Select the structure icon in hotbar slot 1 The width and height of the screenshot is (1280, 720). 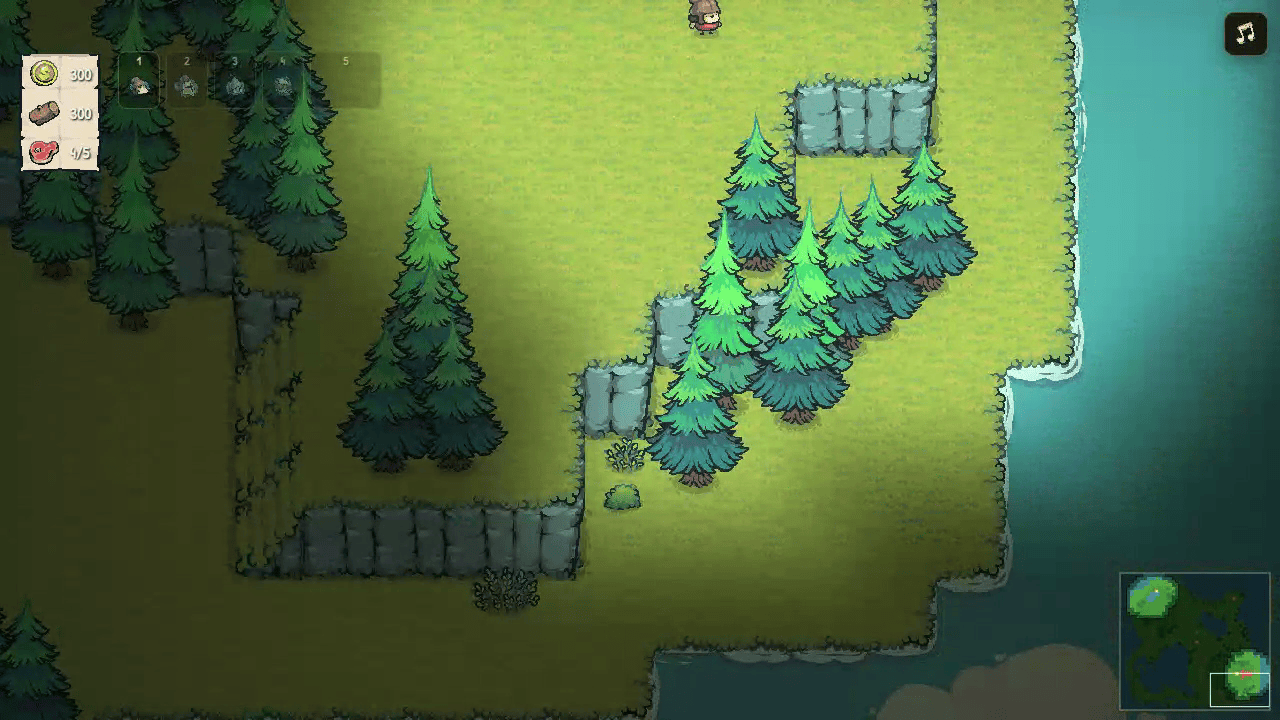click(139, 85)
